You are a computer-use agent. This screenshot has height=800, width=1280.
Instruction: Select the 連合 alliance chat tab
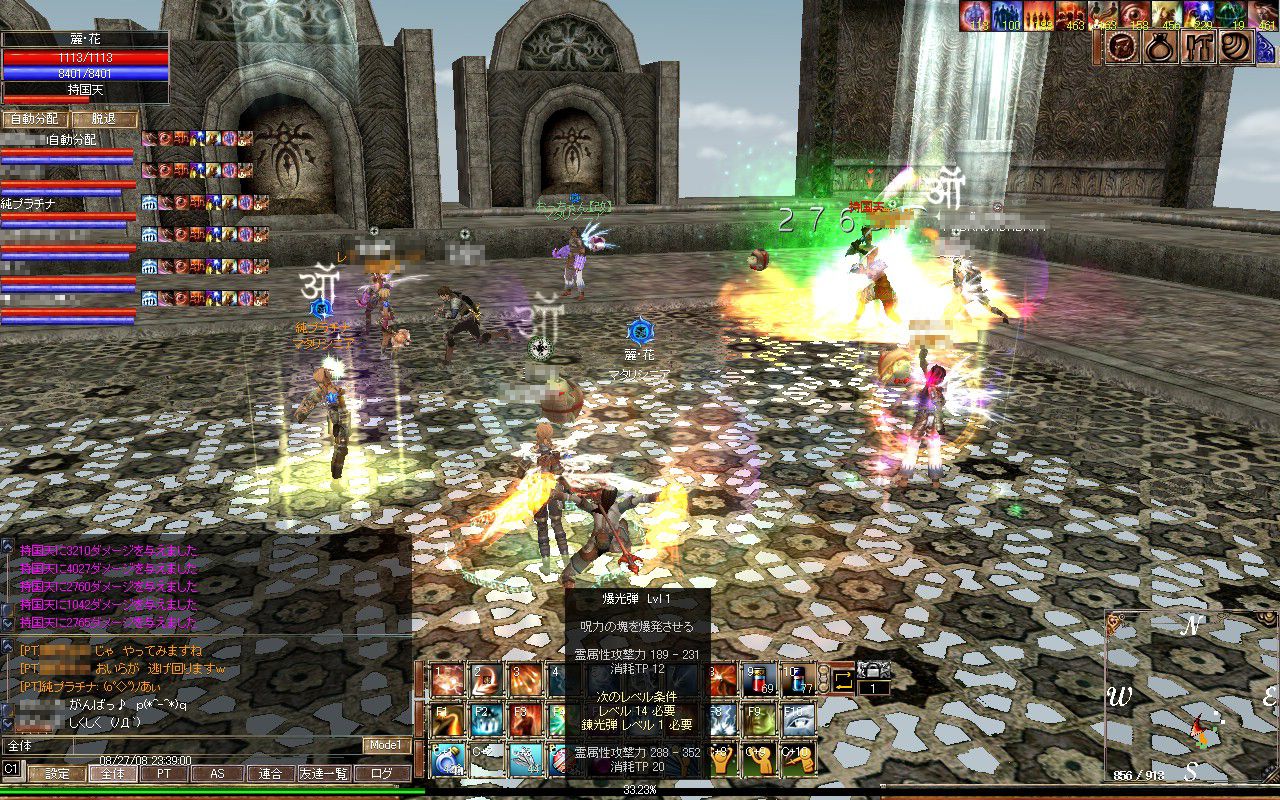pyautogui.click(x=270, y=773)
